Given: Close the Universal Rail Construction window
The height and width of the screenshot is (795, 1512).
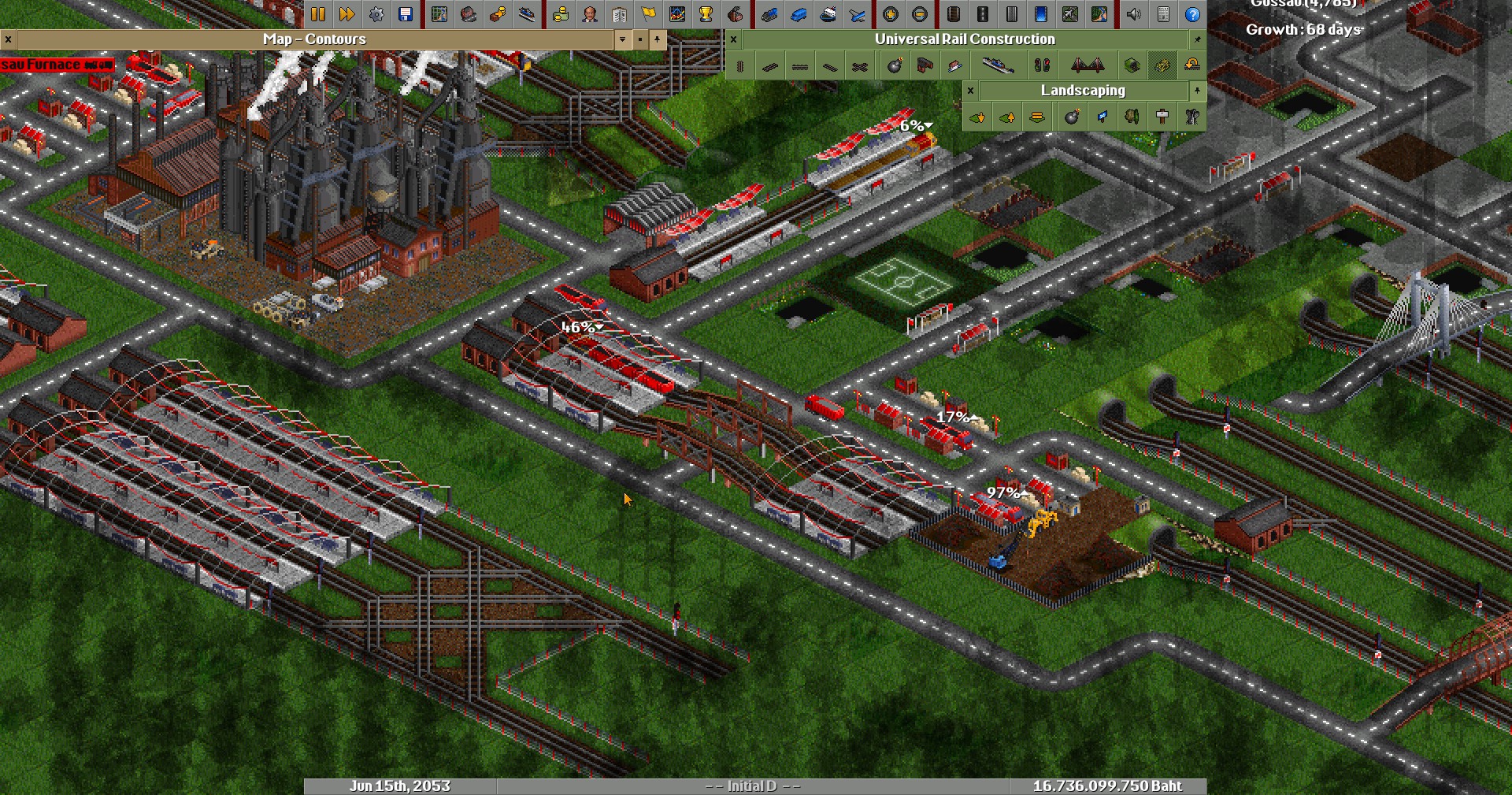Looking at the screenshot, I should [x=734, y=39].
